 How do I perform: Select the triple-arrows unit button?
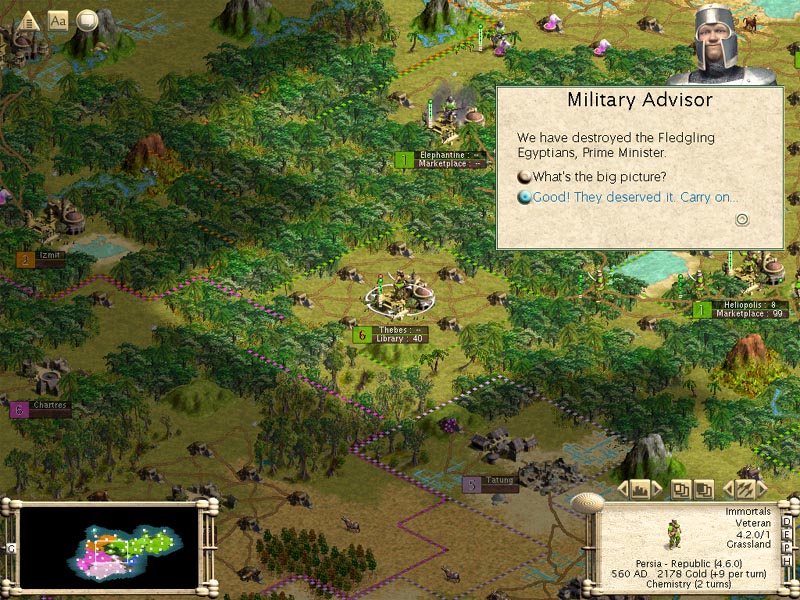[x=744, y=489]
